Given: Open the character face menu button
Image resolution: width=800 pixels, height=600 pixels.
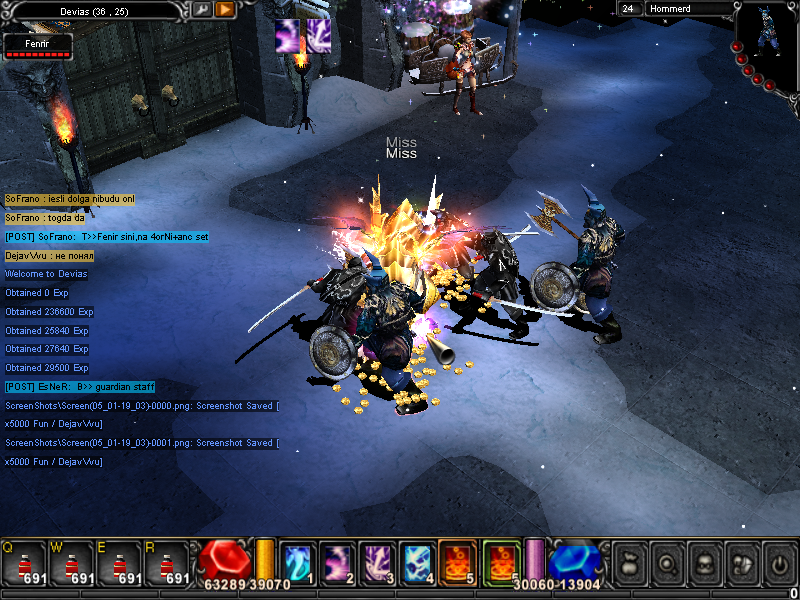Looking at the screenshot, I should pos(702,563).
